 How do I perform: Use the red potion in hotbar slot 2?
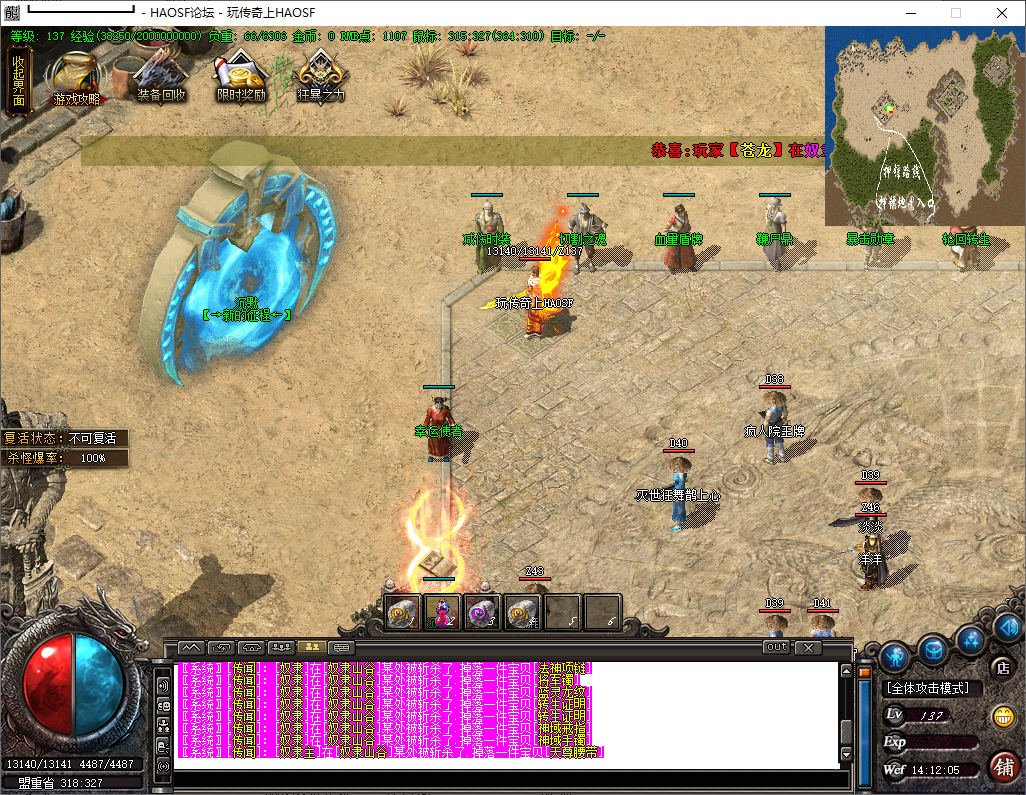443,611
